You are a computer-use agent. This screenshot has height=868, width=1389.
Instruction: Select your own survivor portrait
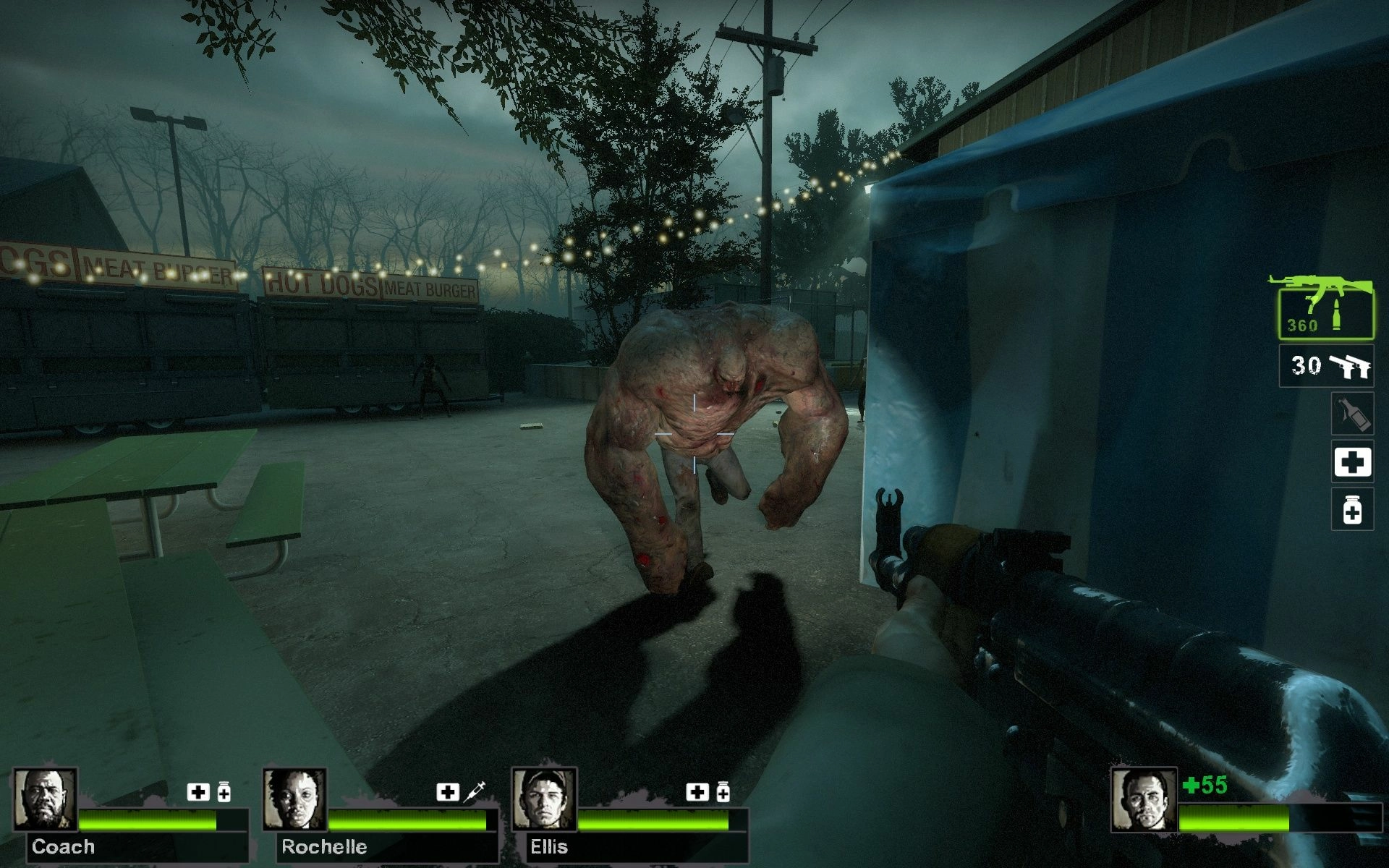pyautogui.click(x=1144, y=800)
